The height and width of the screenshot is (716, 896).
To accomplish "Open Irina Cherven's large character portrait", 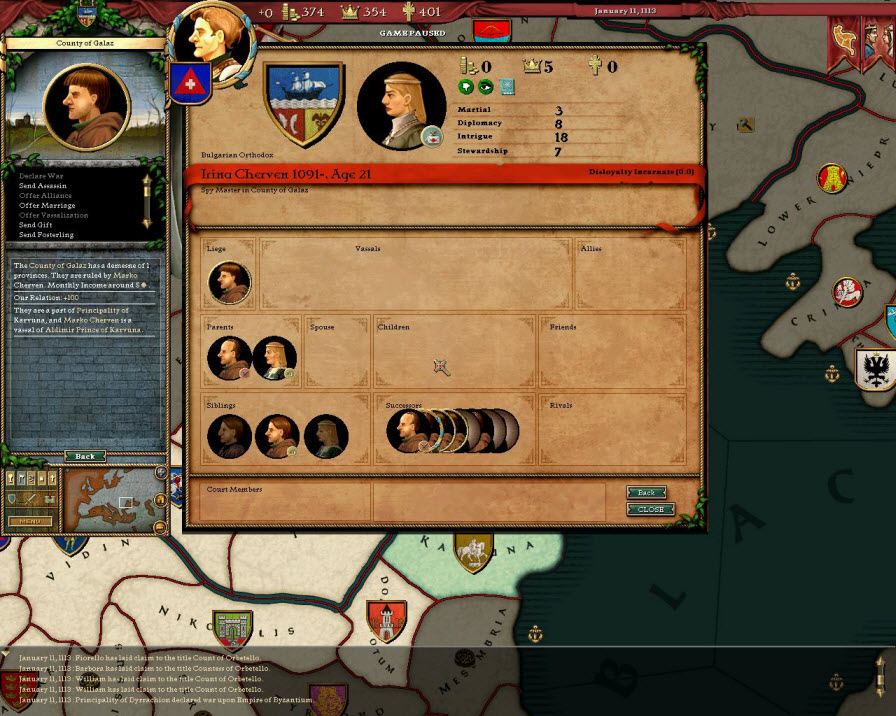I will click(400, 105).
